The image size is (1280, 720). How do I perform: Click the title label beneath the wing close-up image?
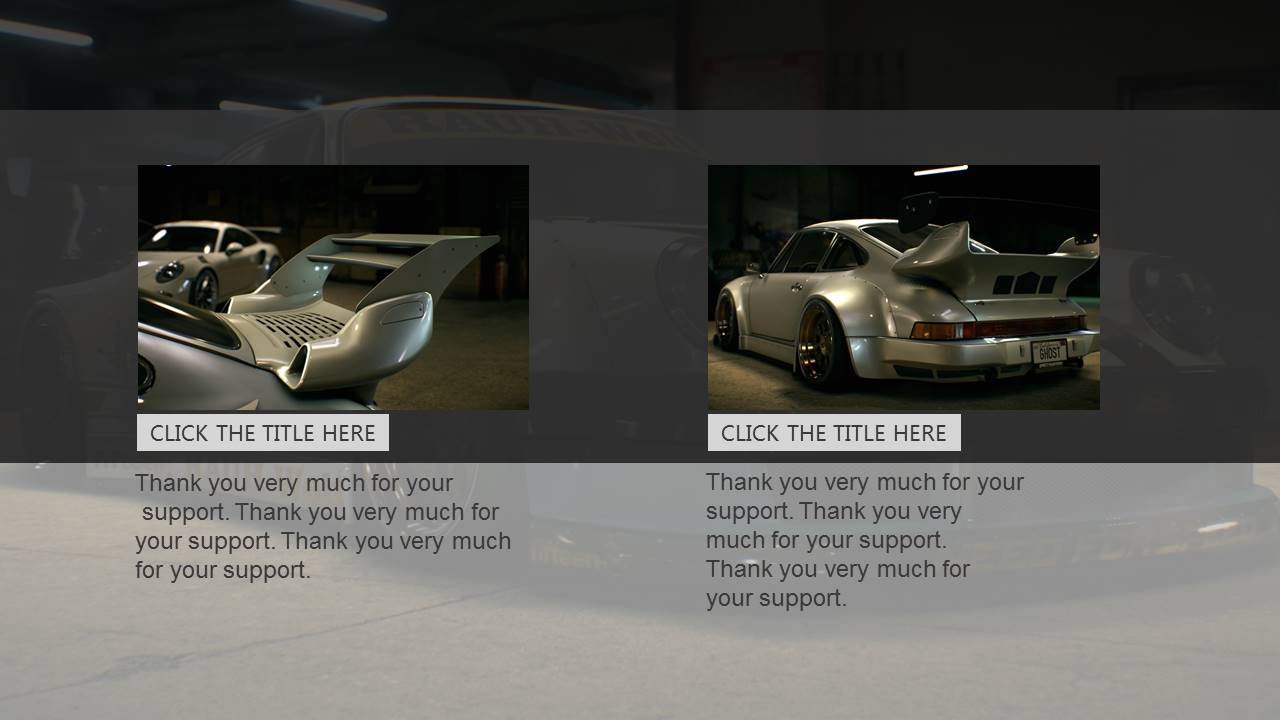[263, 433]
